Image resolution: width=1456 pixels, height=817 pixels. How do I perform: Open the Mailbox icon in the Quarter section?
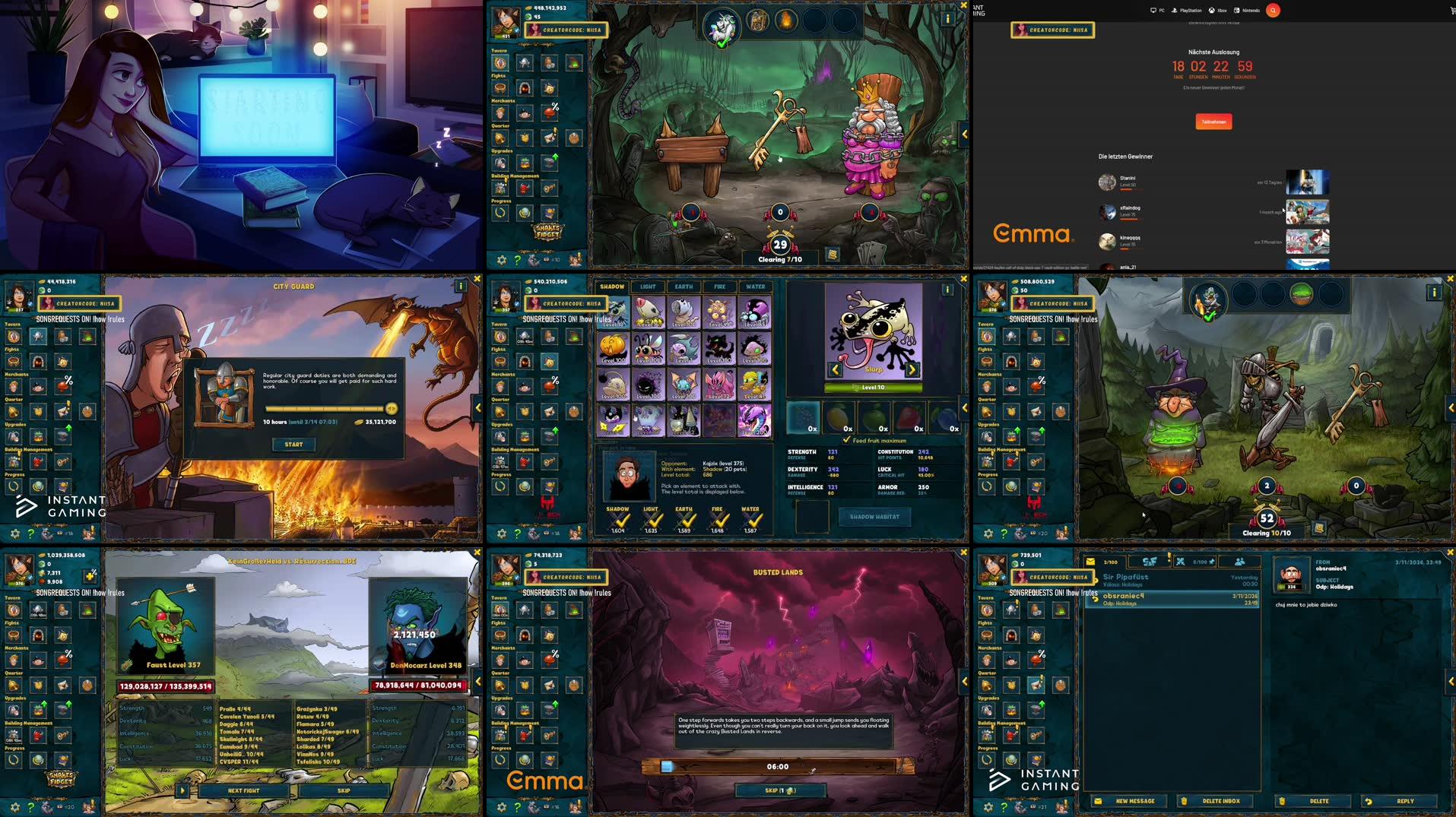(x=549, y=411)
